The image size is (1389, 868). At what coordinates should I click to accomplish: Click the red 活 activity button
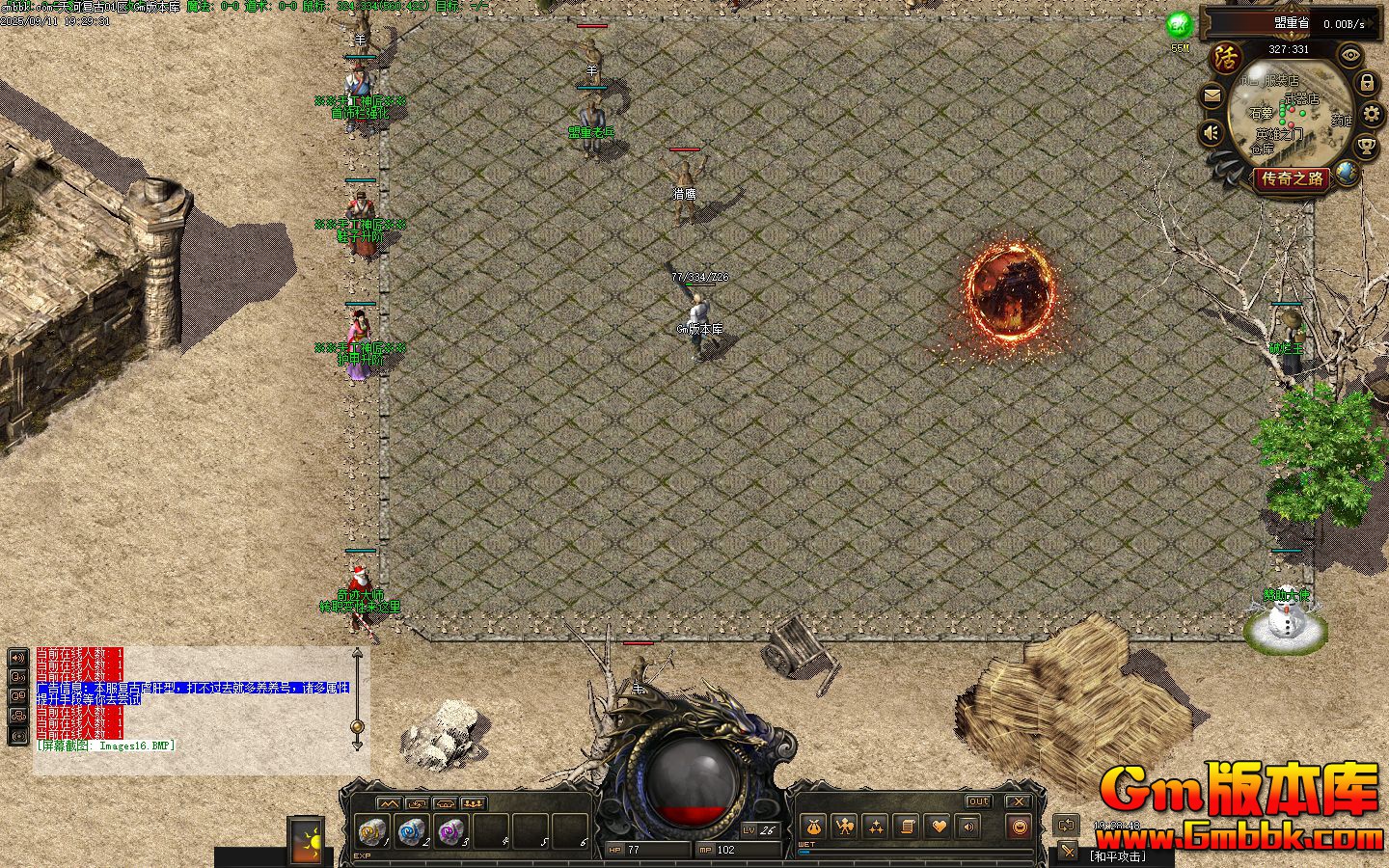(1226, 57)
